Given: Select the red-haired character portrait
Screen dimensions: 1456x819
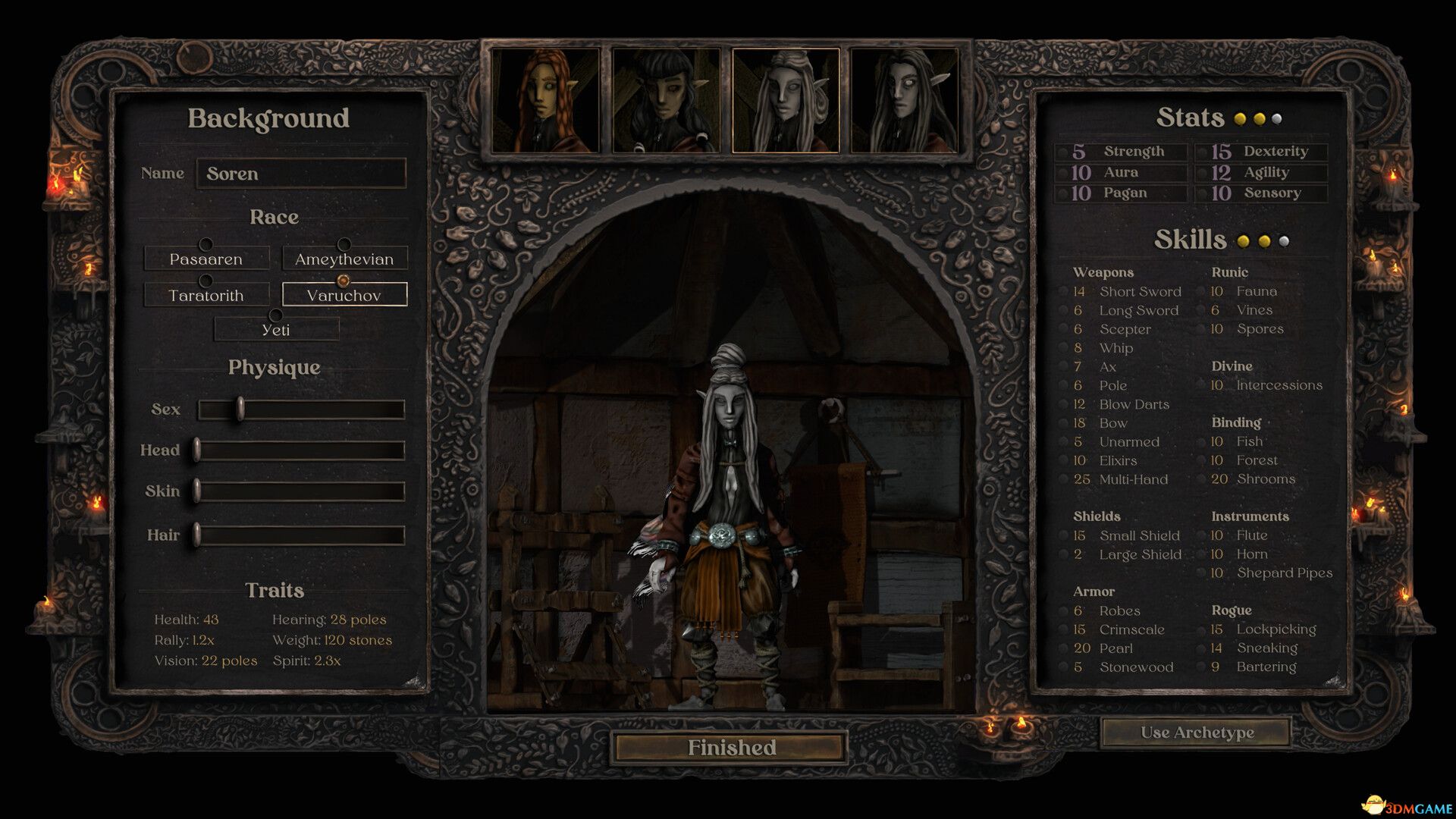Looking at the screenshot, I should coord(546,101).
